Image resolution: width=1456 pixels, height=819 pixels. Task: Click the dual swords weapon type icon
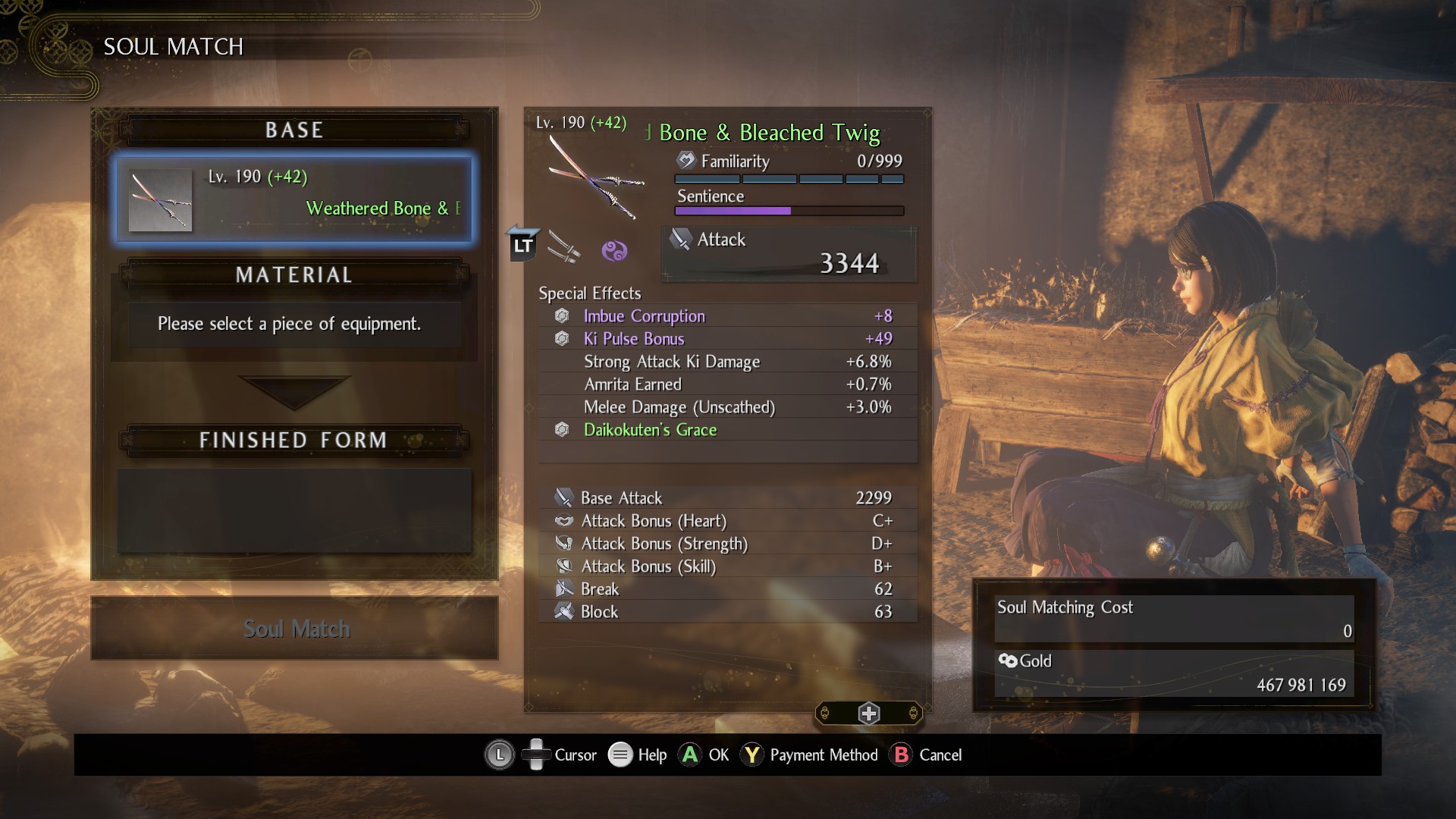(564, 248)
